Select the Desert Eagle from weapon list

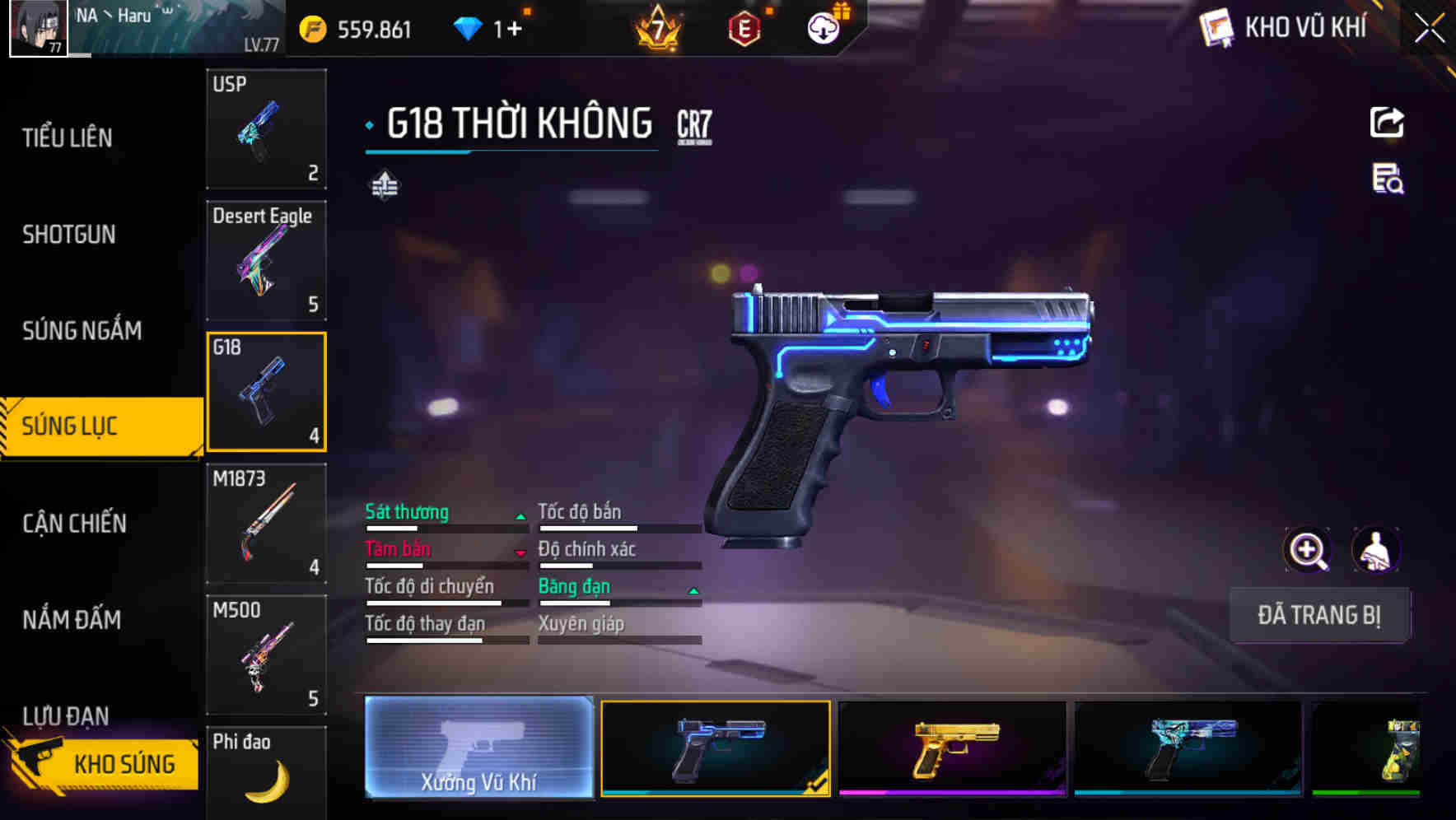(266, 259)
